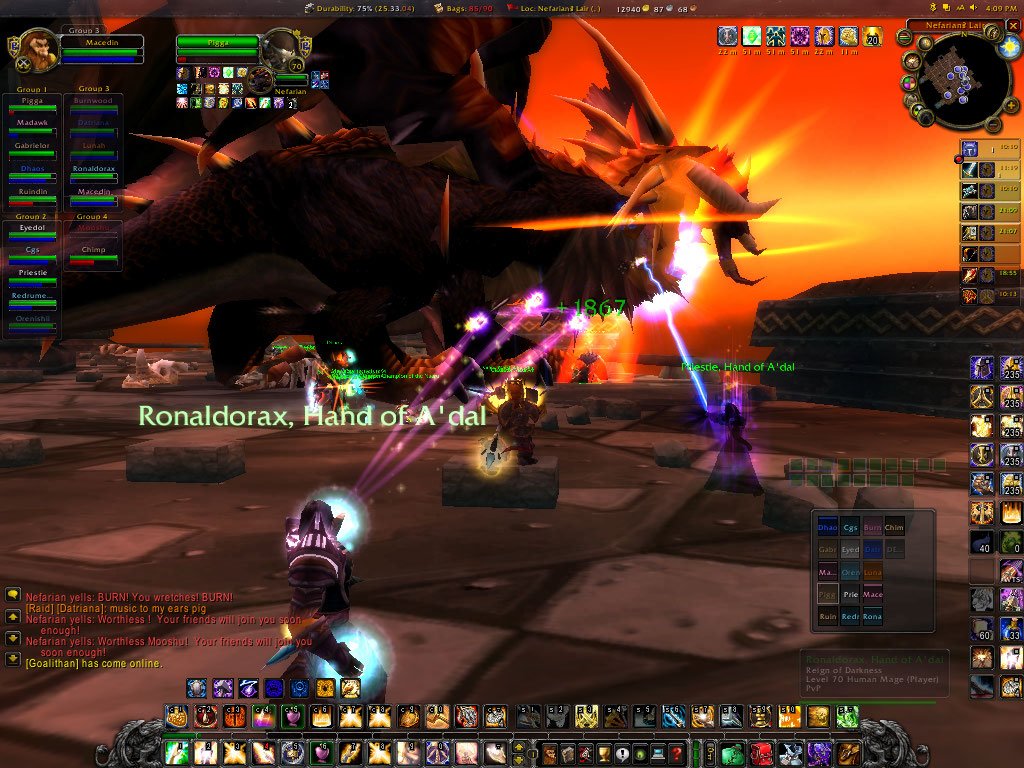The height and width of the screenshot is (768, 1024).
Task: Select the Prie cell in the raid grid
Action: 850,594
